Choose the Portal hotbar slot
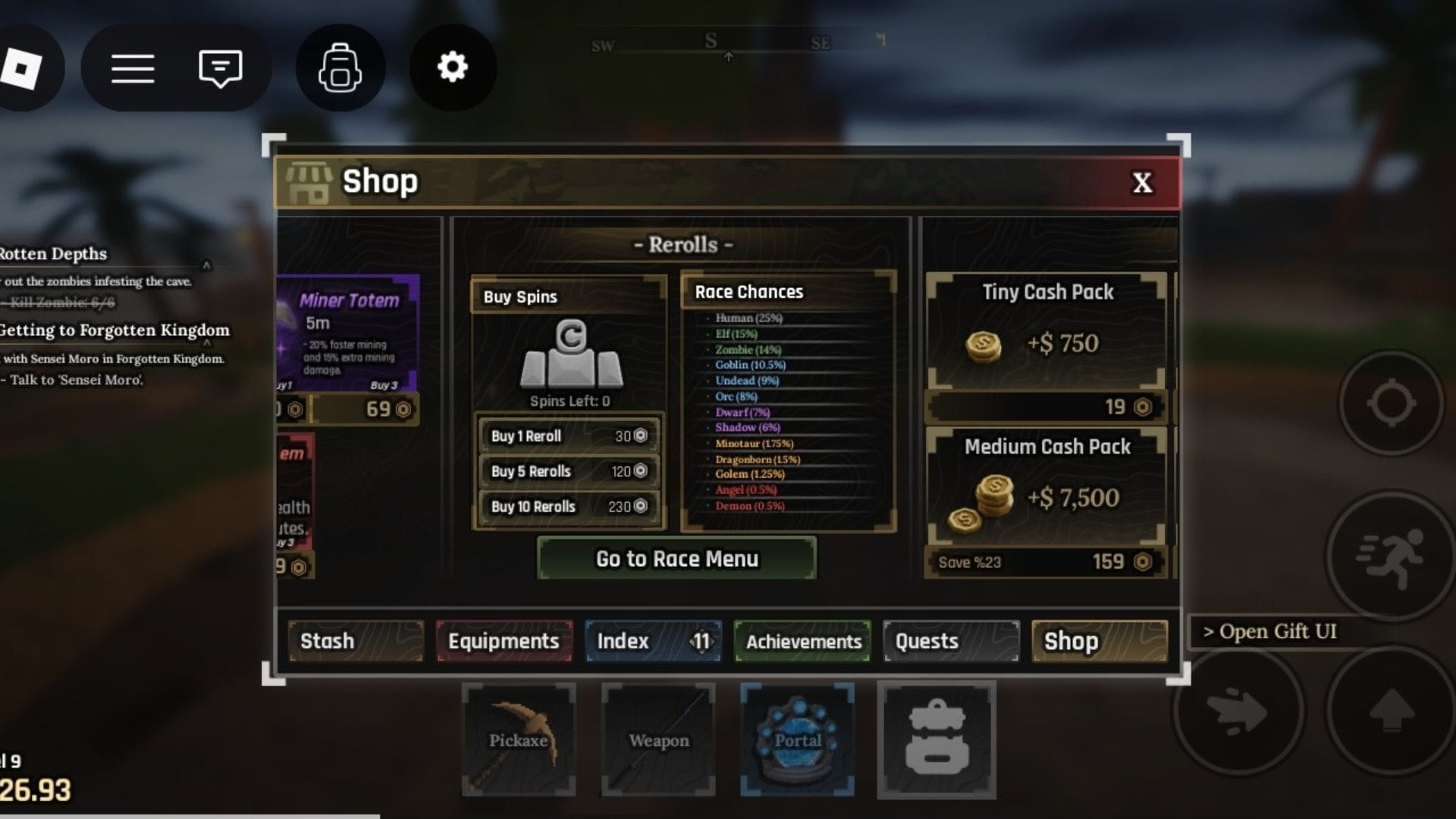 [798, 739]
